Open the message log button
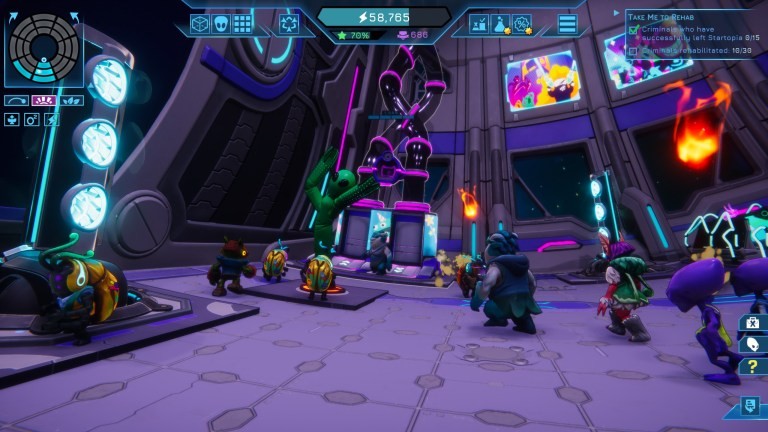 [749, 405]
